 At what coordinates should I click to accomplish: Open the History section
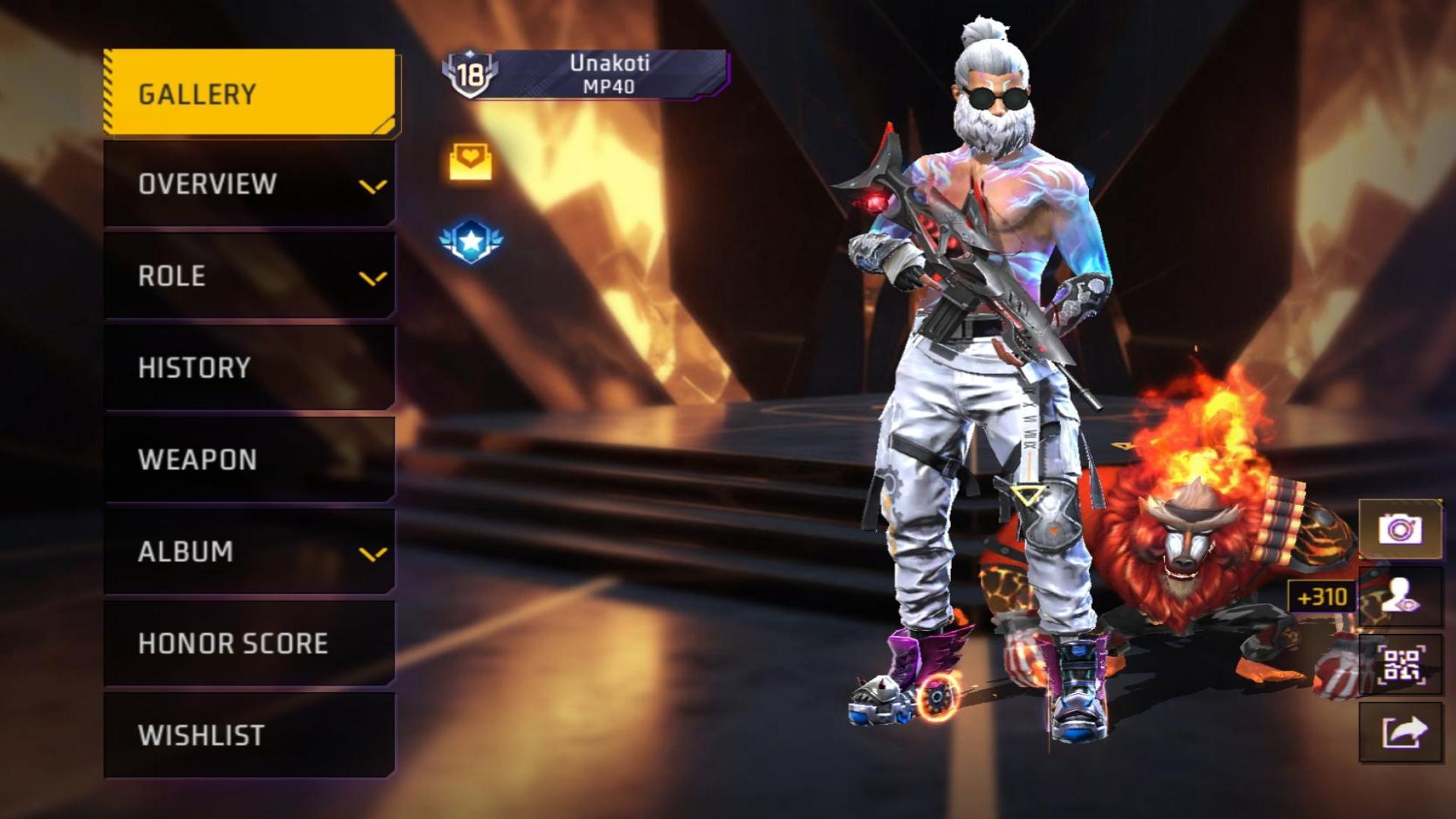(x=249, y=368)
